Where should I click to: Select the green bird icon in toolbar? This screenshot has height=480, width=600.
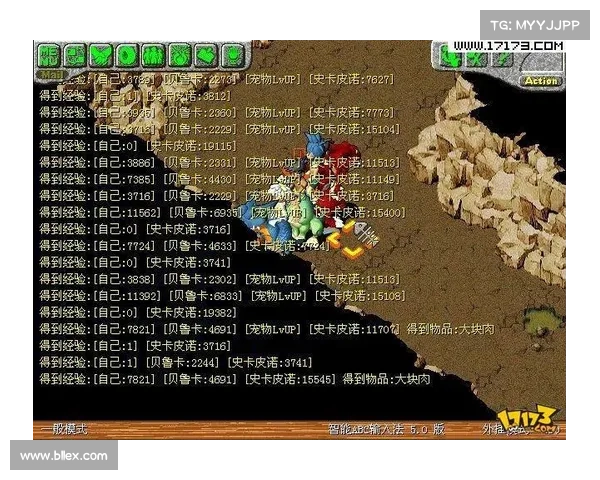(101, 54)
